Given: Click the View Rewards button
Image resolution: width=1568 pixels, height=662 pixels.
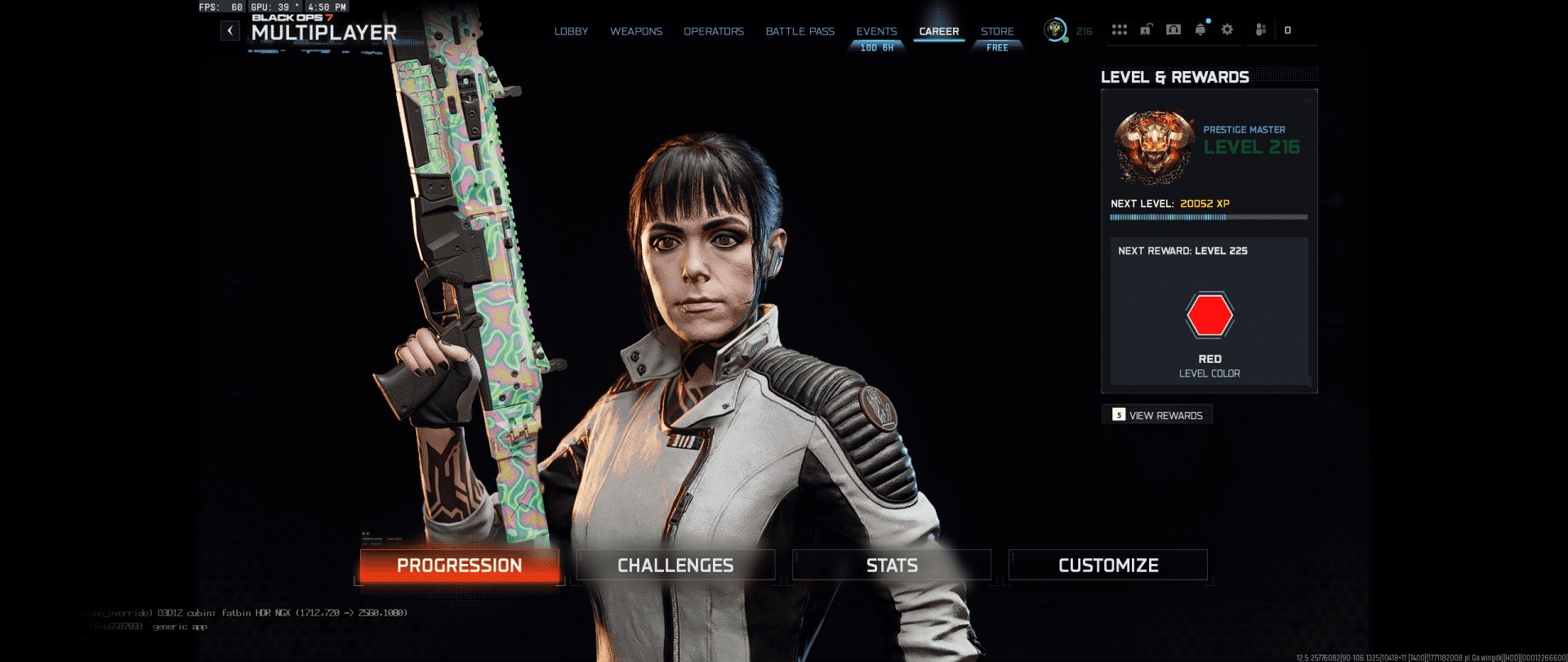Looking at the screenshot, I should 1157,415.
